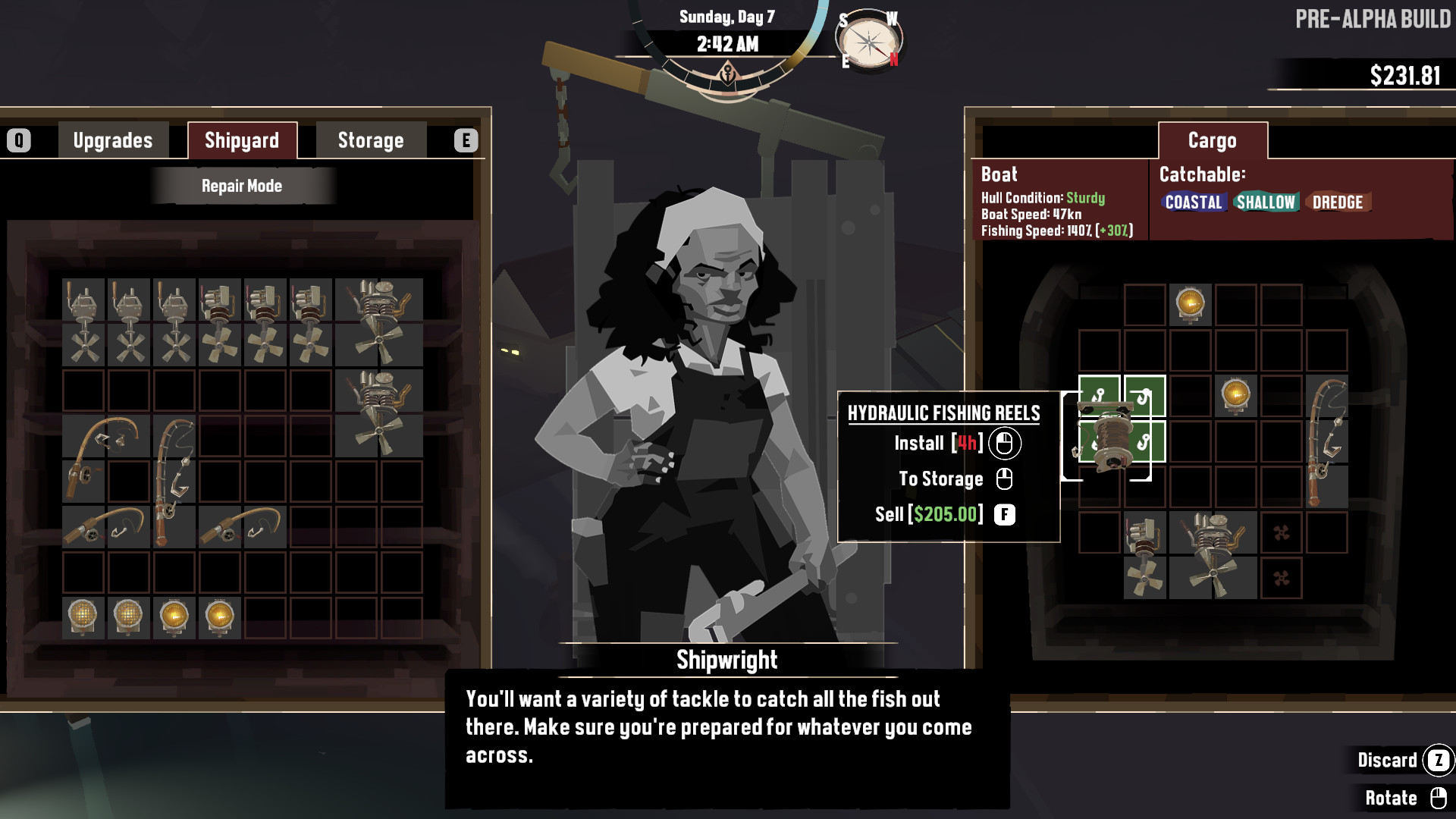
Task: Select the winch item in the shipyard grid
Action: 83,303
